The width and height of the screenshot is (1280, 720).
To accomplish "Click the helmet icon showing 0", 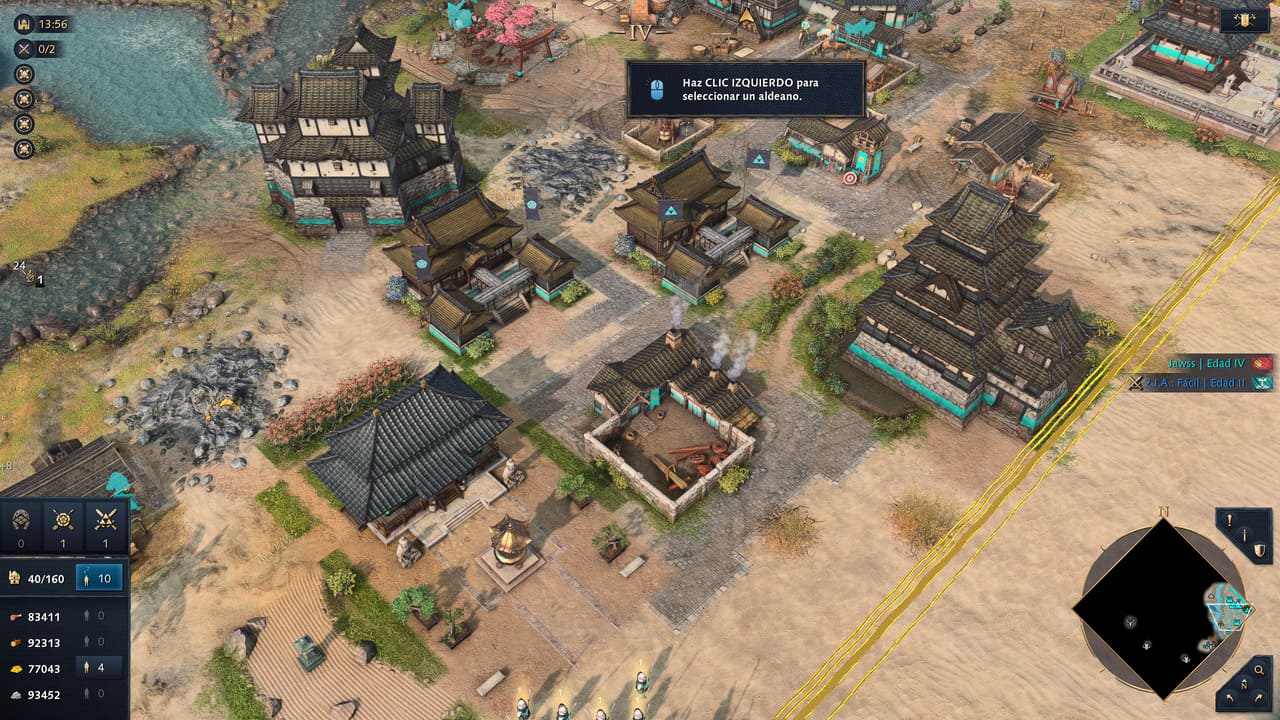I will click(x=22, y=520).
